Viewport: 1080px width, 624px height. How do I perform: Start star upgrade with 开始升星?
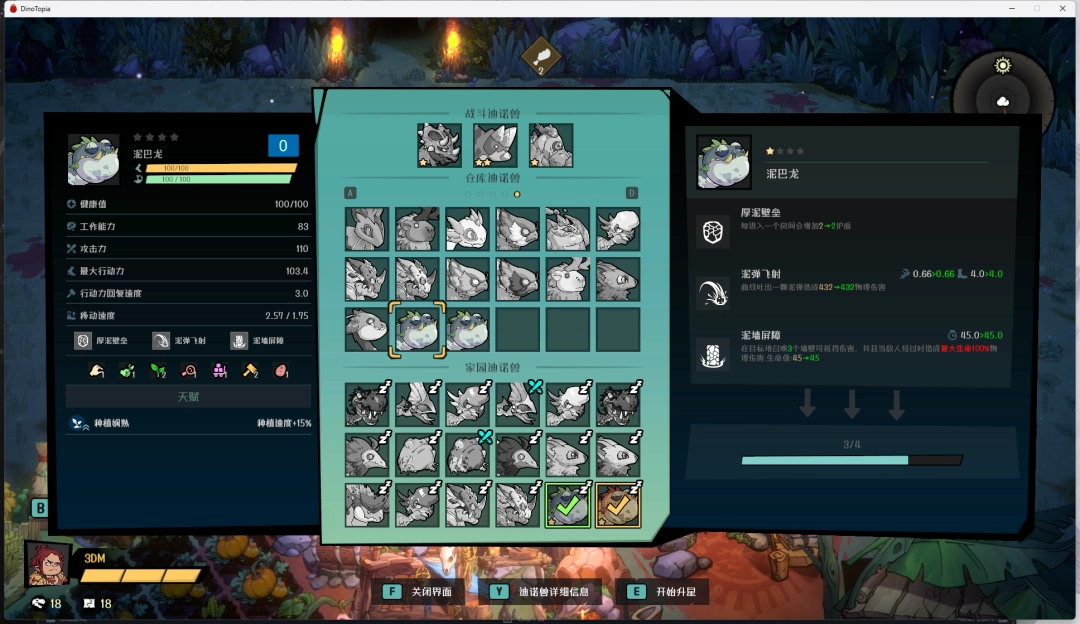pos(663,591)
